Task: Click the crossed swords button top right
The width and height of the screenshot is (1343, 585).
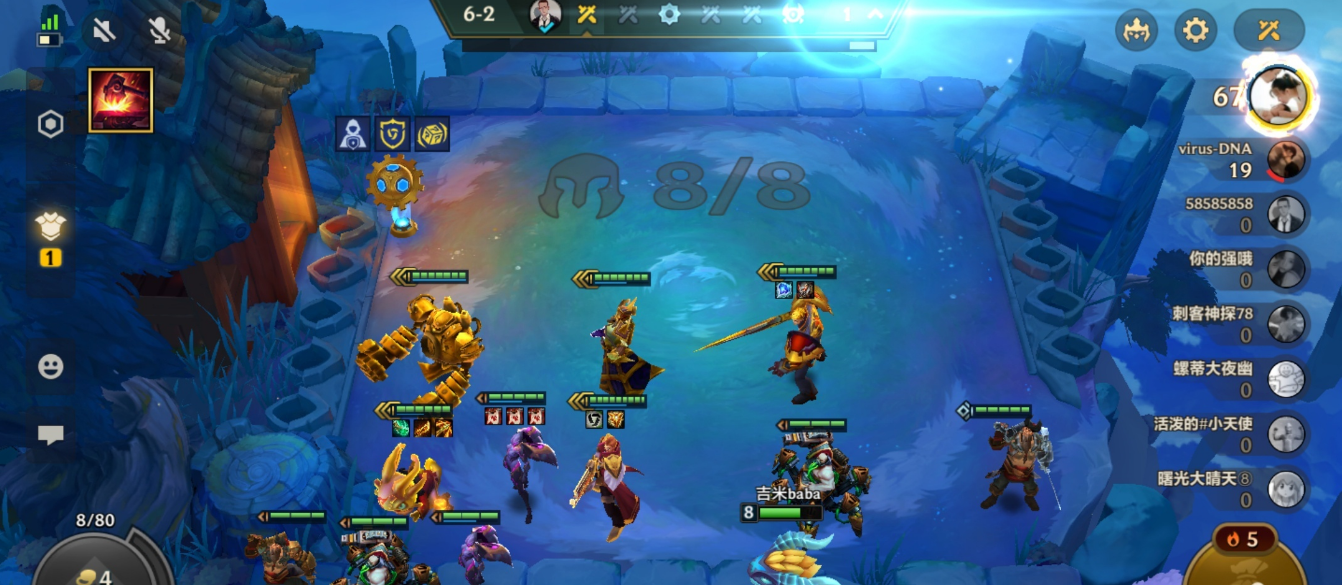Action: 1269,30
